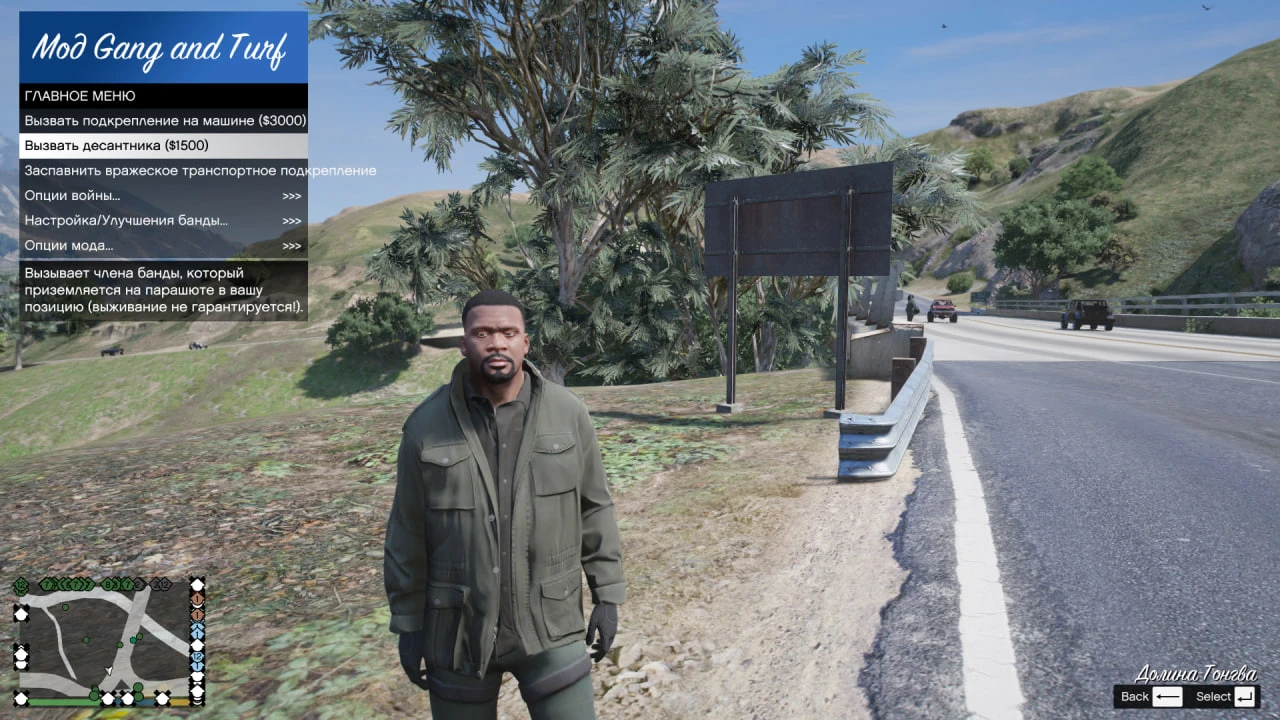
Task: Select the orange enemy gang blip showing 1
Action: pyautogui.click(x=197, y=600)
